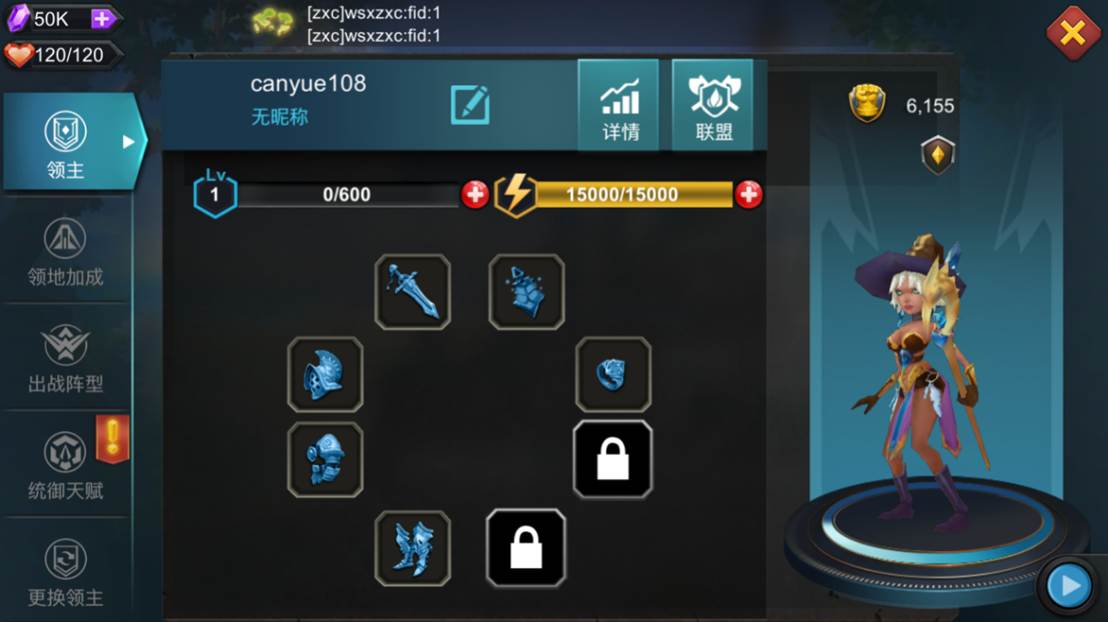The height and width of the screenshot is (622, 1108).
Task: Open the 详情 details button
Action: coord(619,105)
